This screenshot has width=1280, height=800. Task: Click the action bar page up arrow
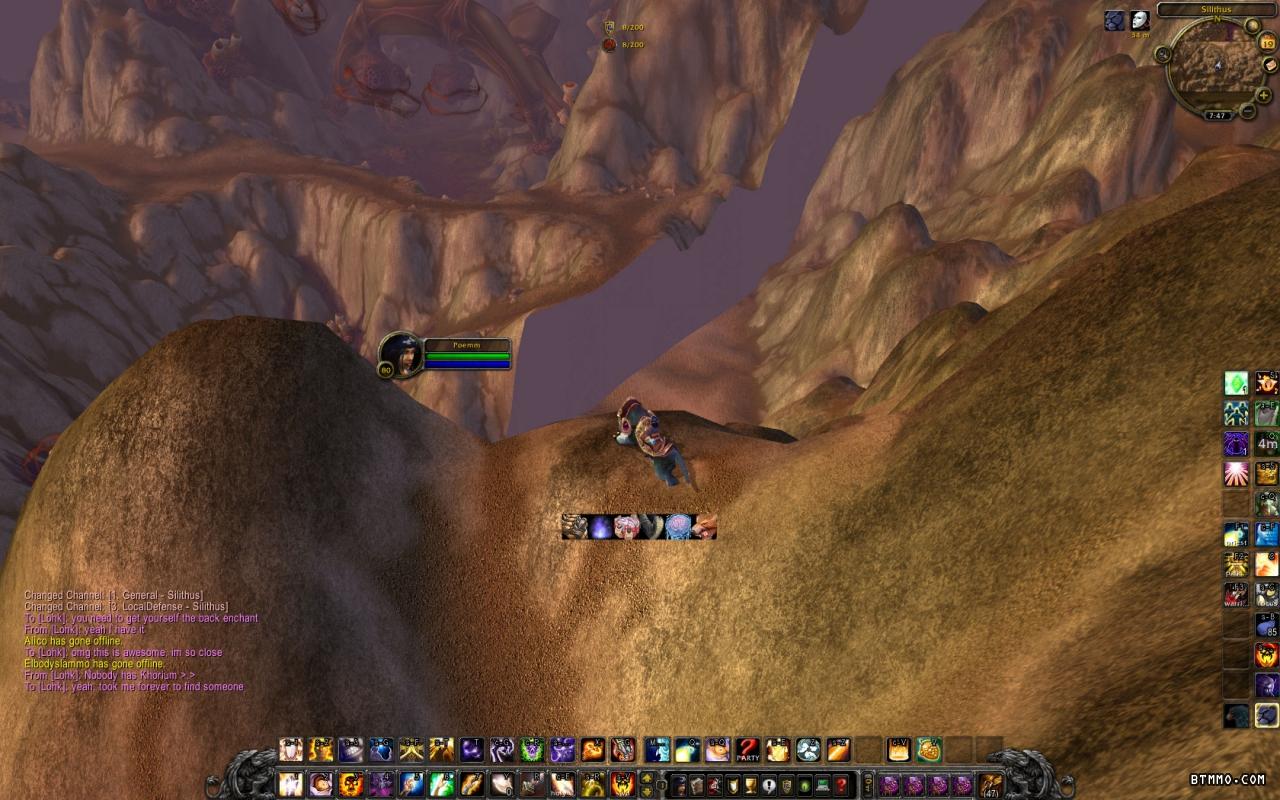pos(647,778)
